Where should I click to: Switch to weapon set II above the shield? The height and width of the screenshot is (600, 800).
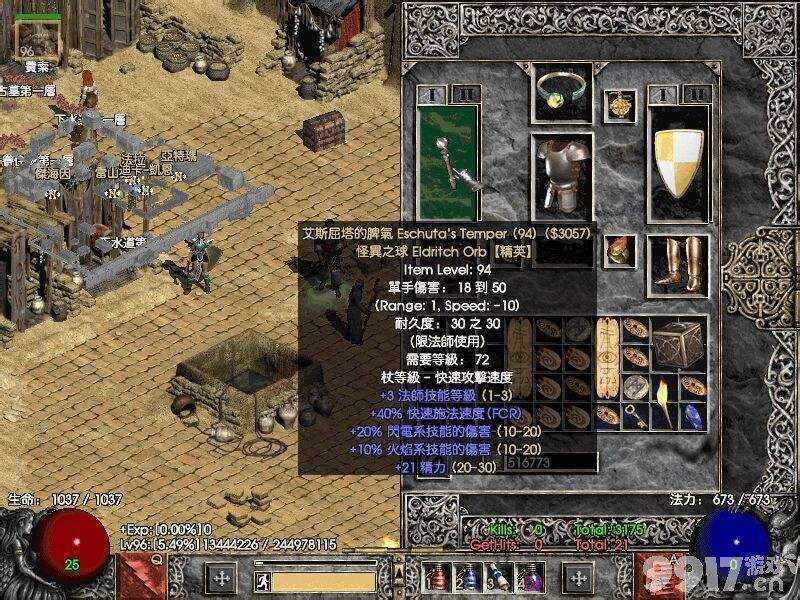pos(697,95)
